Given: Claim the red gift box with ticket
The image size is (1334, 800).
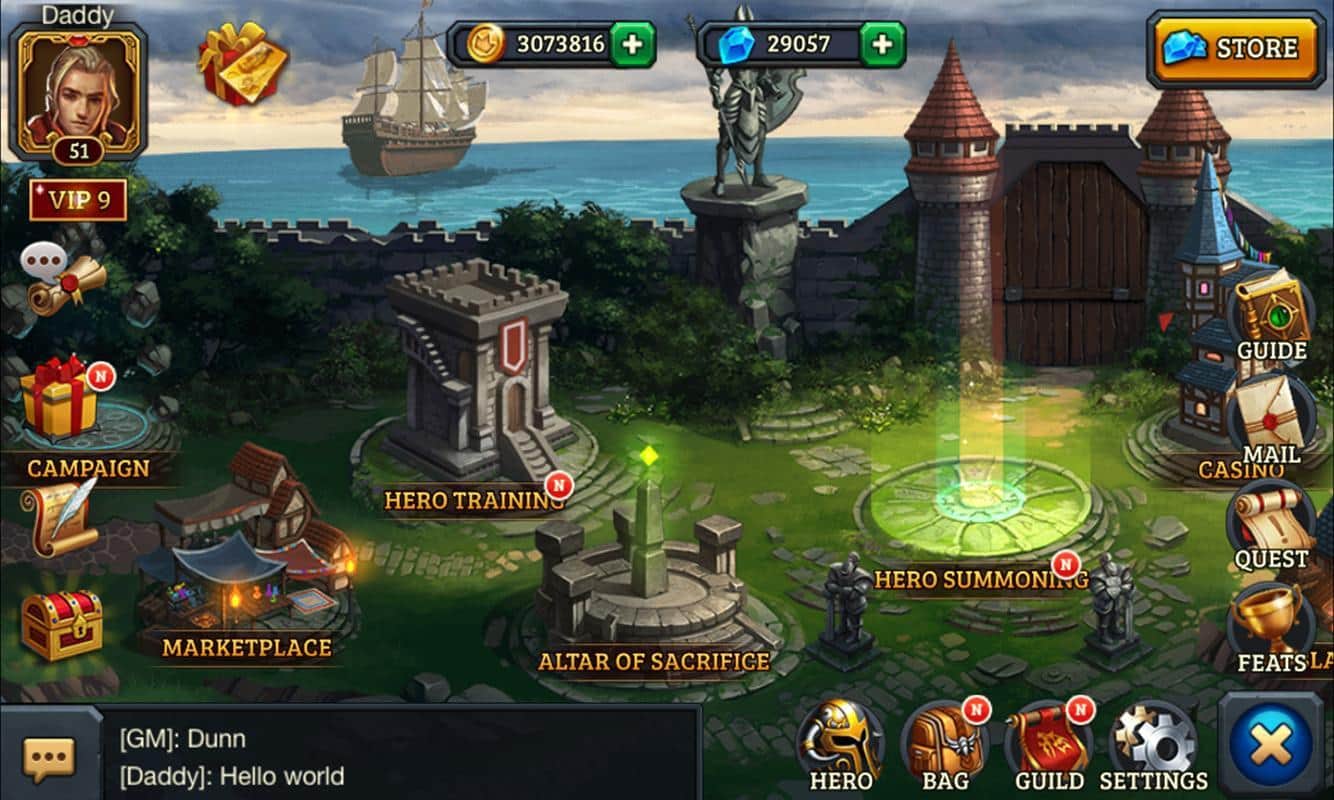Looking at the screenshot, I should point(242,62).
